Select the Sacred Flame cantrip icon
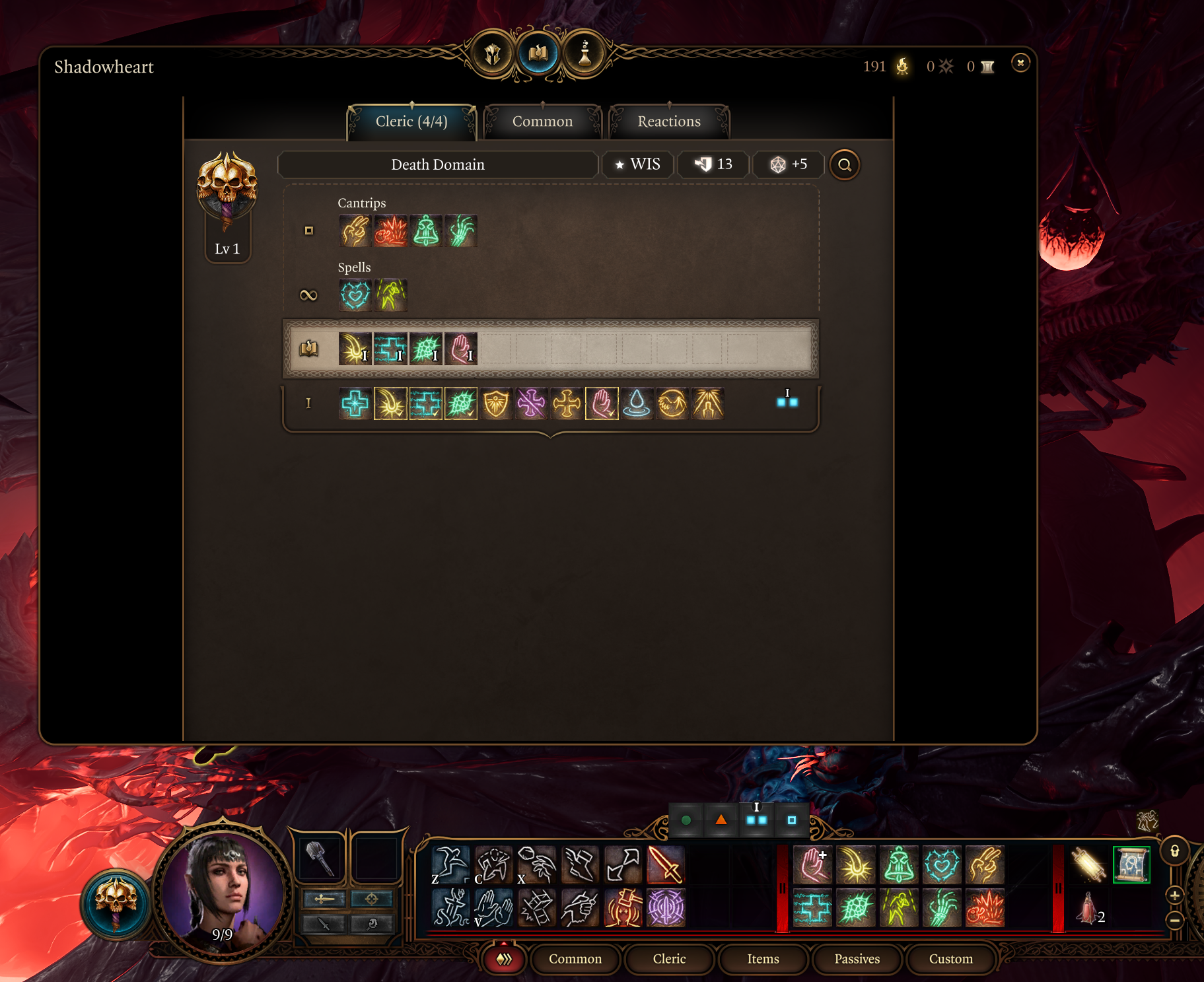Screen dimensions: 1204x982 pyautogui.click(x=390, y=230)
